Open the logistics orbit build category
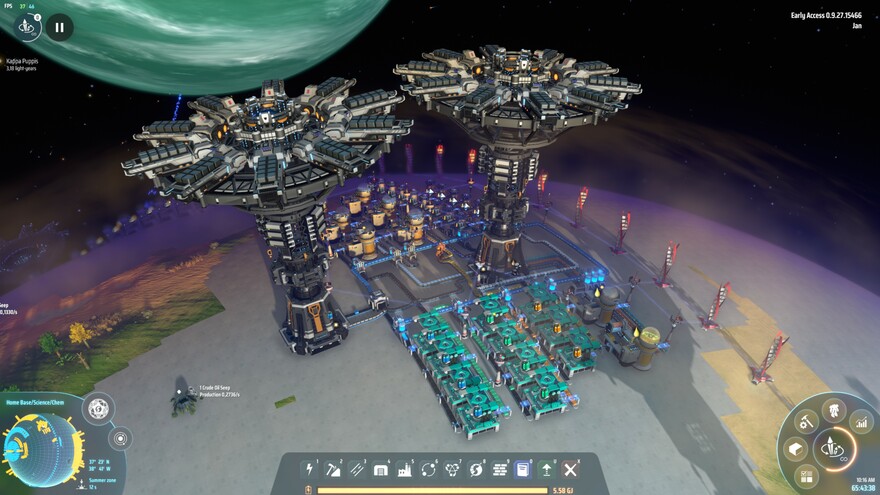This screenshot has height=495, width=880. (428, 469)
